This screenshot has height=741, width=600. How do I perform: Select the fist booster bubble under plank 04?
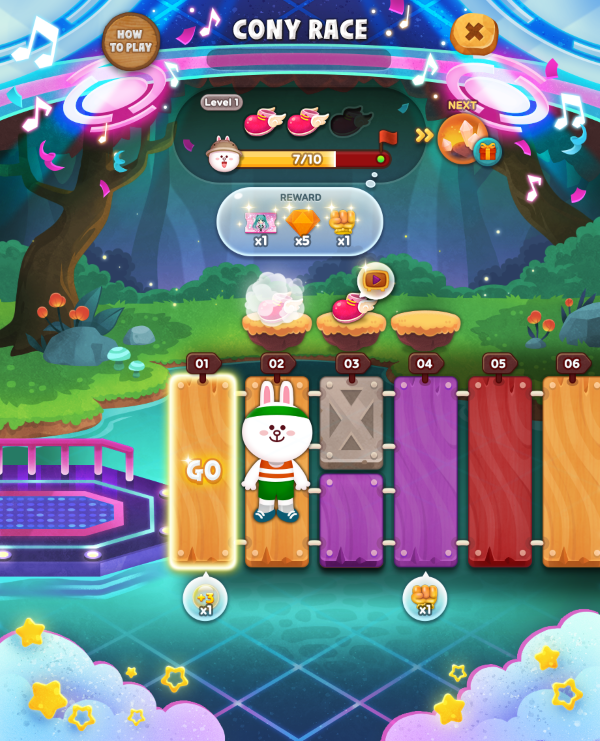click(x=425, y=598)
